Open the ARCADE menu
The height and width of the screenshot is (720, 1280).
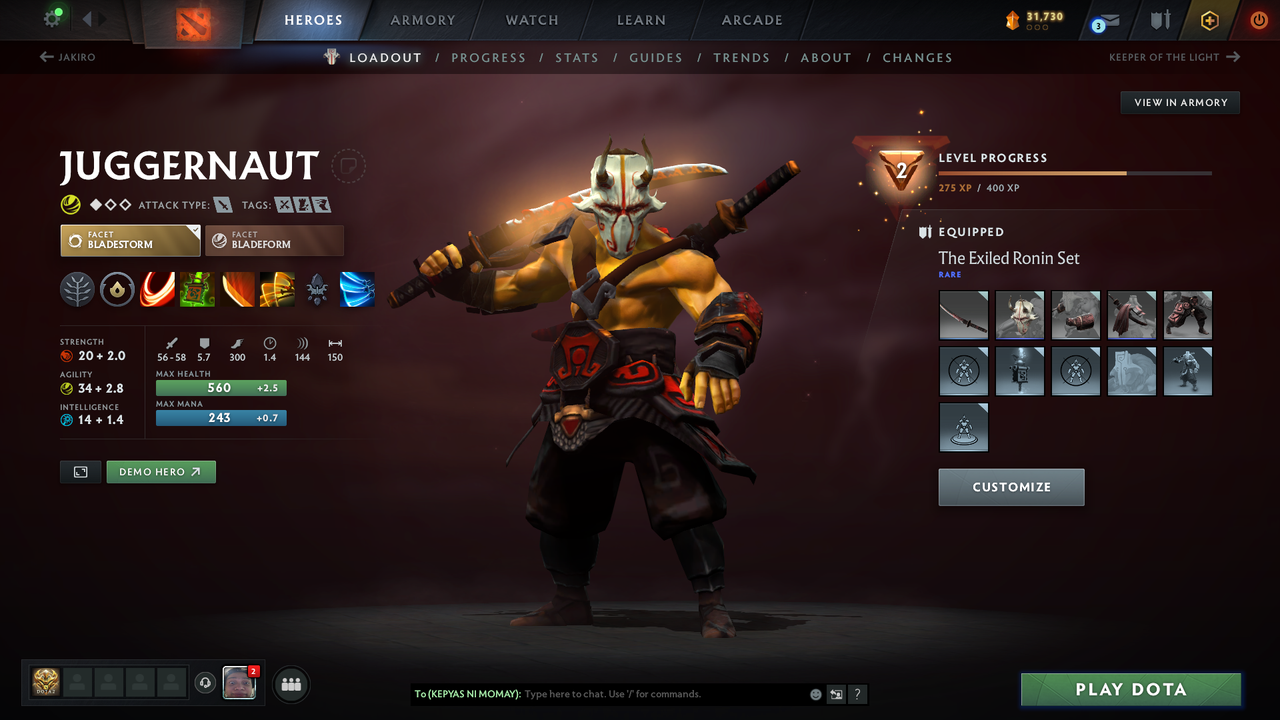[x=751, y=19]
